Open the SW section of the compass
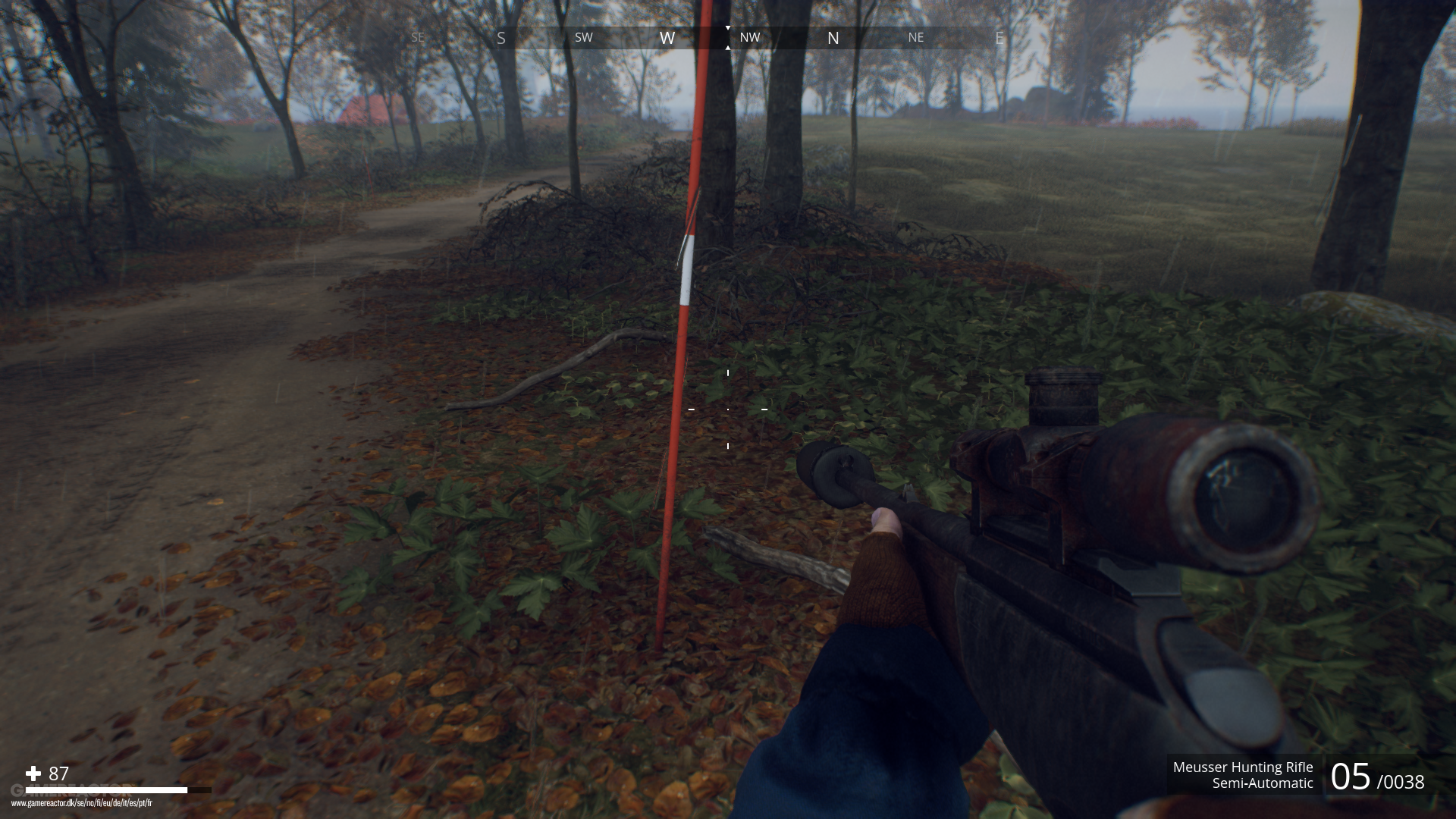The image size is (1456, 819). [583, 36]
